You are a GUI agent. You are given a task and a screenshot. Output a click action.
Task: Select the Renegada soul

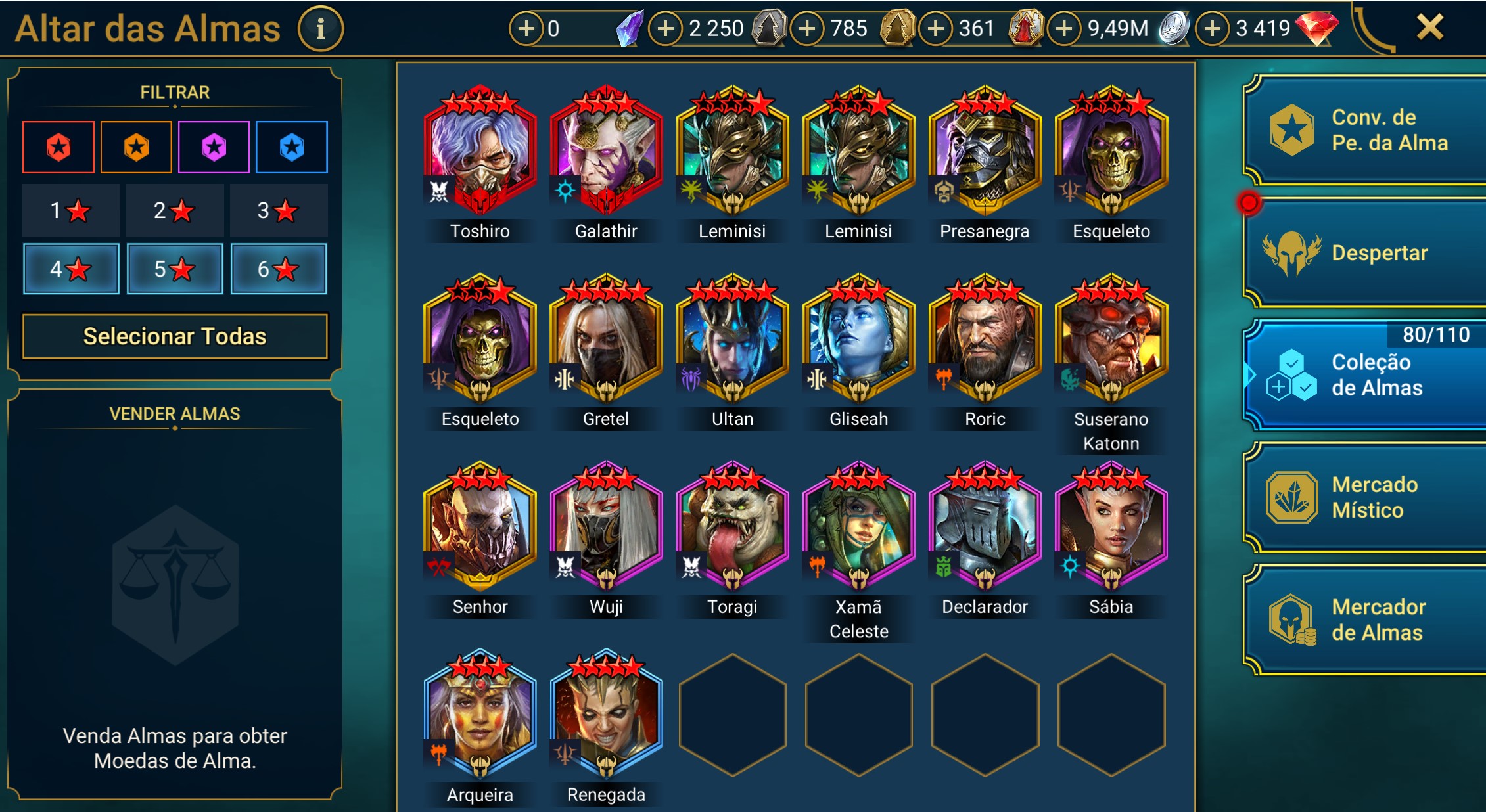[x=606, y=716]
